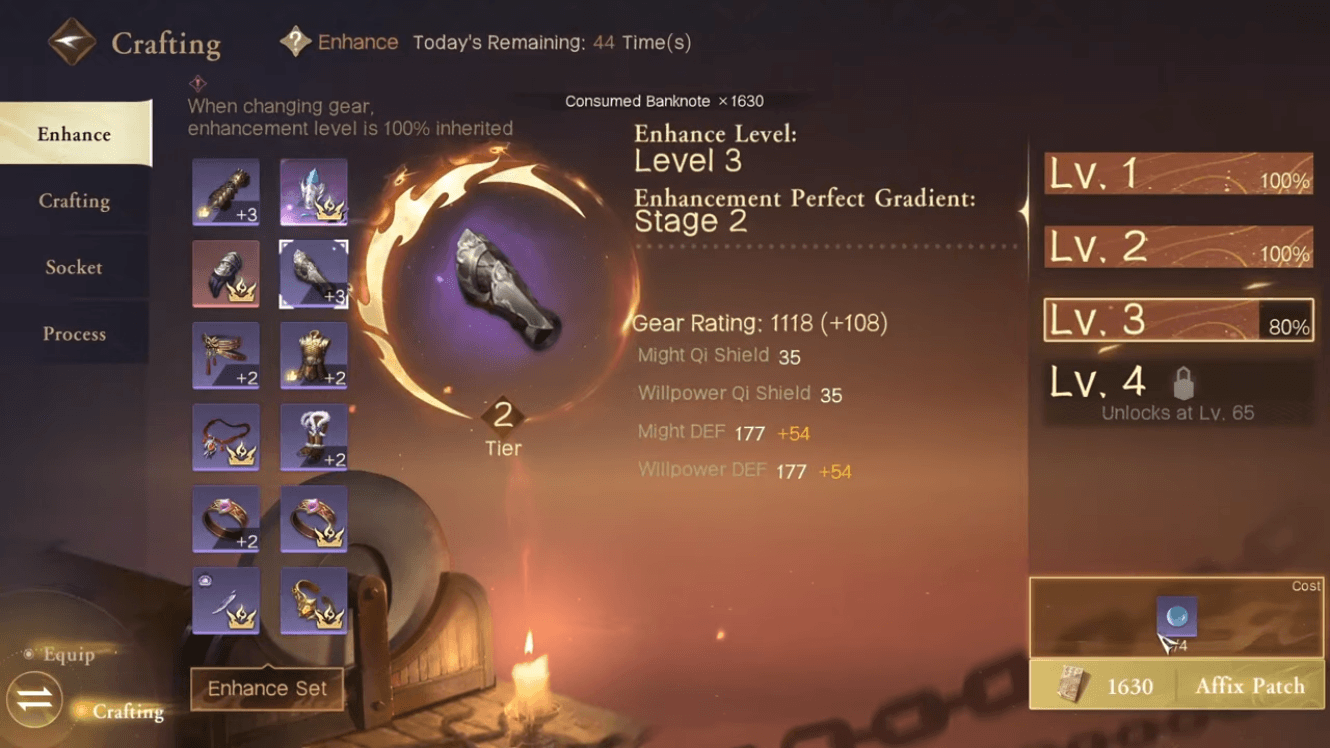Inspect the blue orb cost material

[1176, 618]
